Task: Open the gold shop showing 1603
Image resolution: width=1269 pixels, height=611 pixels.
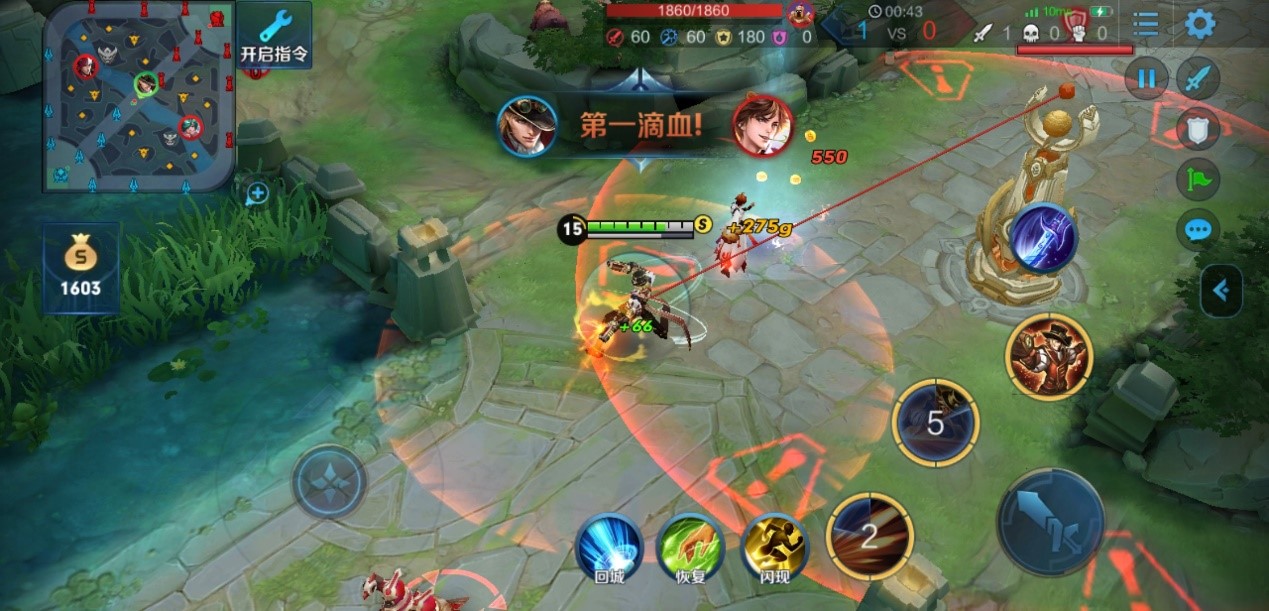Action: [81, 268]
